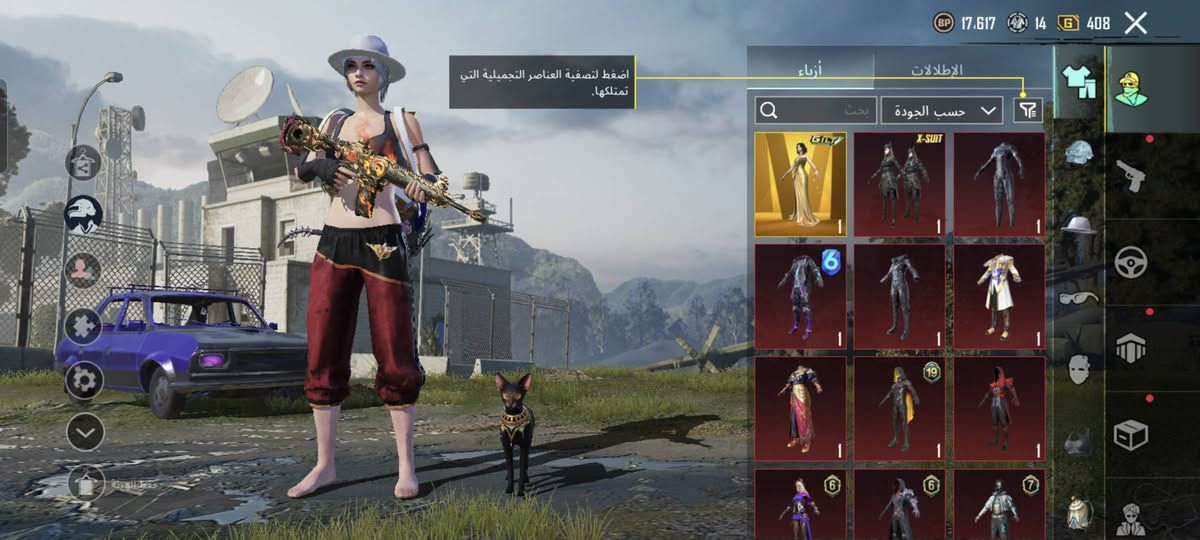Choose the X-SUIT outfit tile
1200x540 pixels.
pyautogui.click(x=899, y=184)
